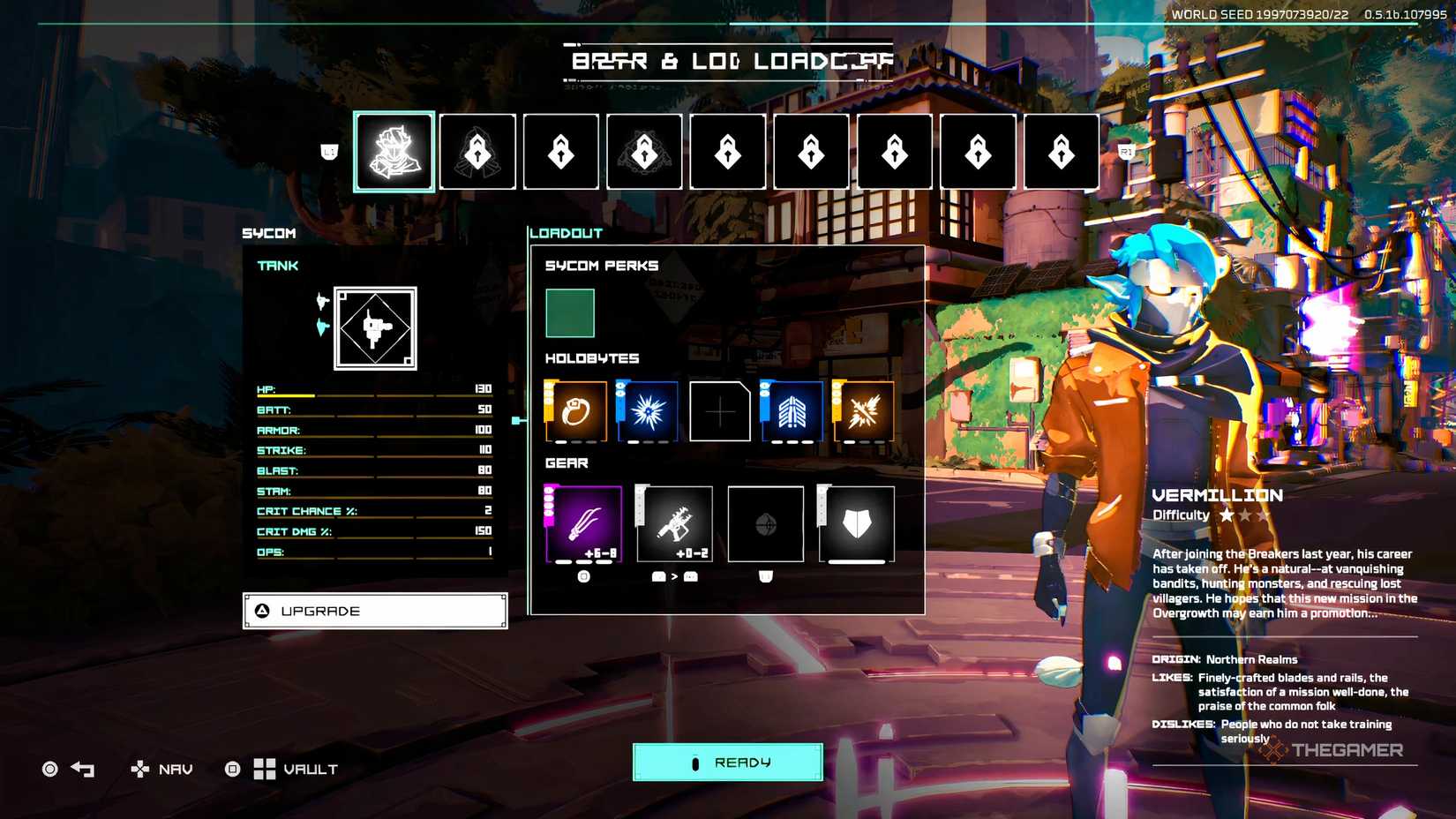1456x819 pixels.
Task: Select the blue starburst Holobyte
Action: [647, 411]
